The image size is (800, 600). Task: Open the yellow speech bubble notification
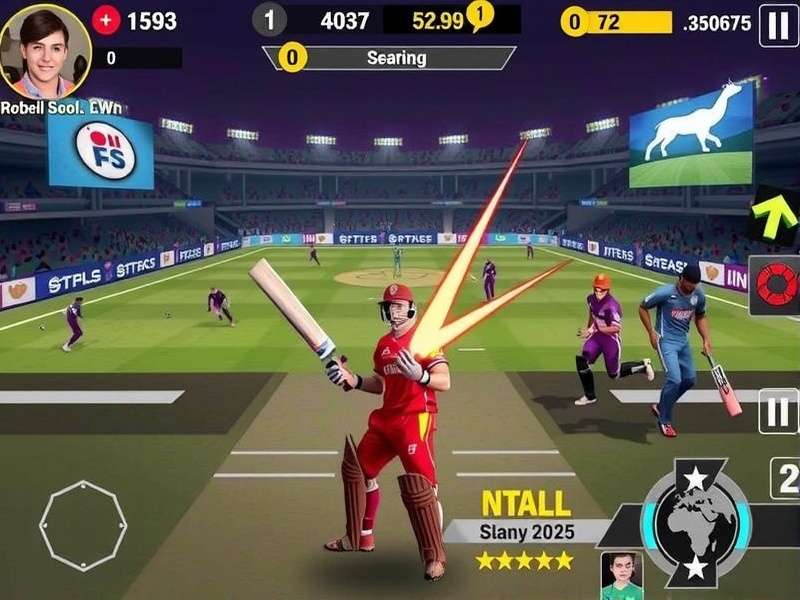pos(480,15)
